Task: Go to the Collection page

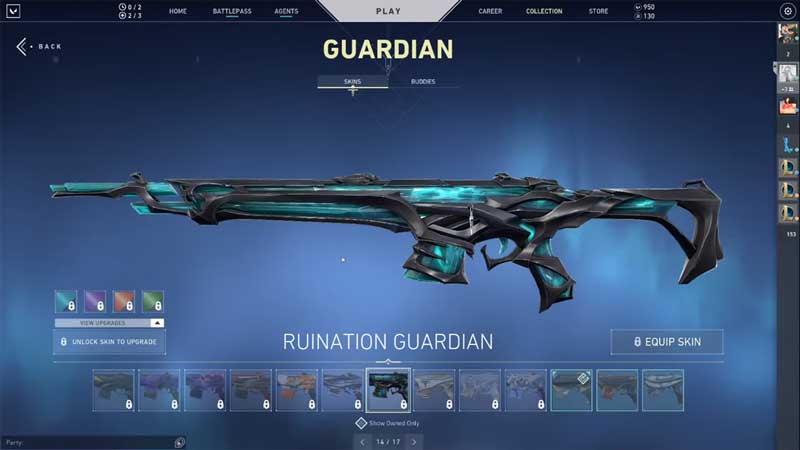Action: pos(544,11)
